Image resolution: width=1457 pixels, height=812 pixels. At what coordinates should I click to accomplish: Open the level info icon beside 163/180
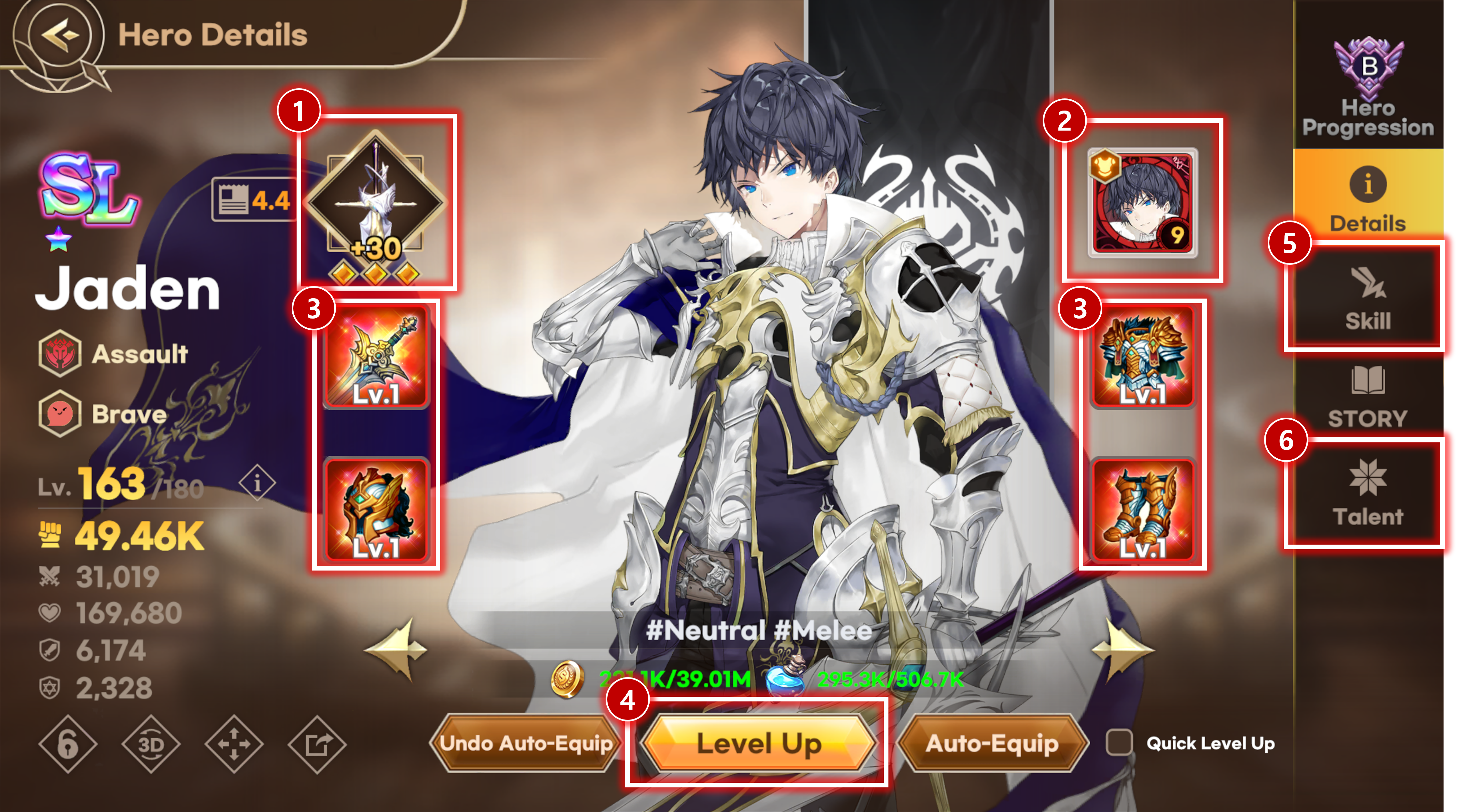coord(257,483)
